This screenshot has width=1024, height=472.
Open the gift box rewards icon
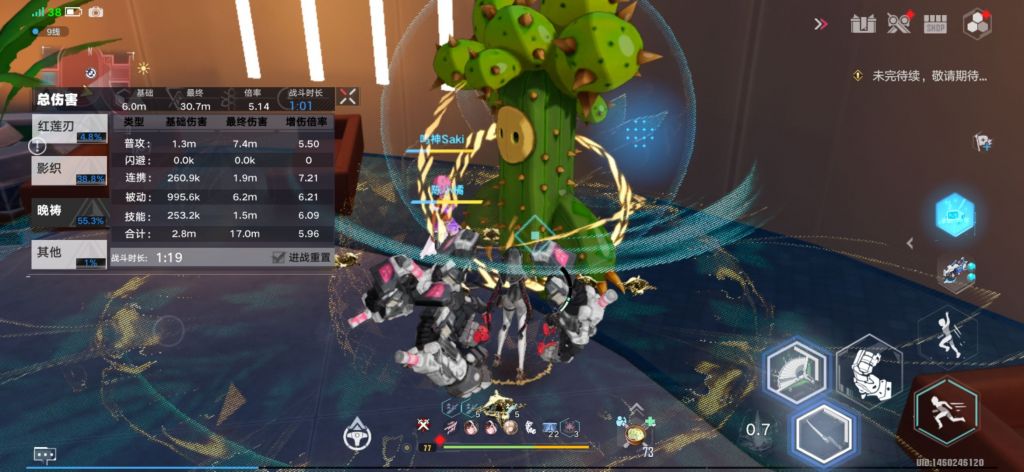pos(863,24)
